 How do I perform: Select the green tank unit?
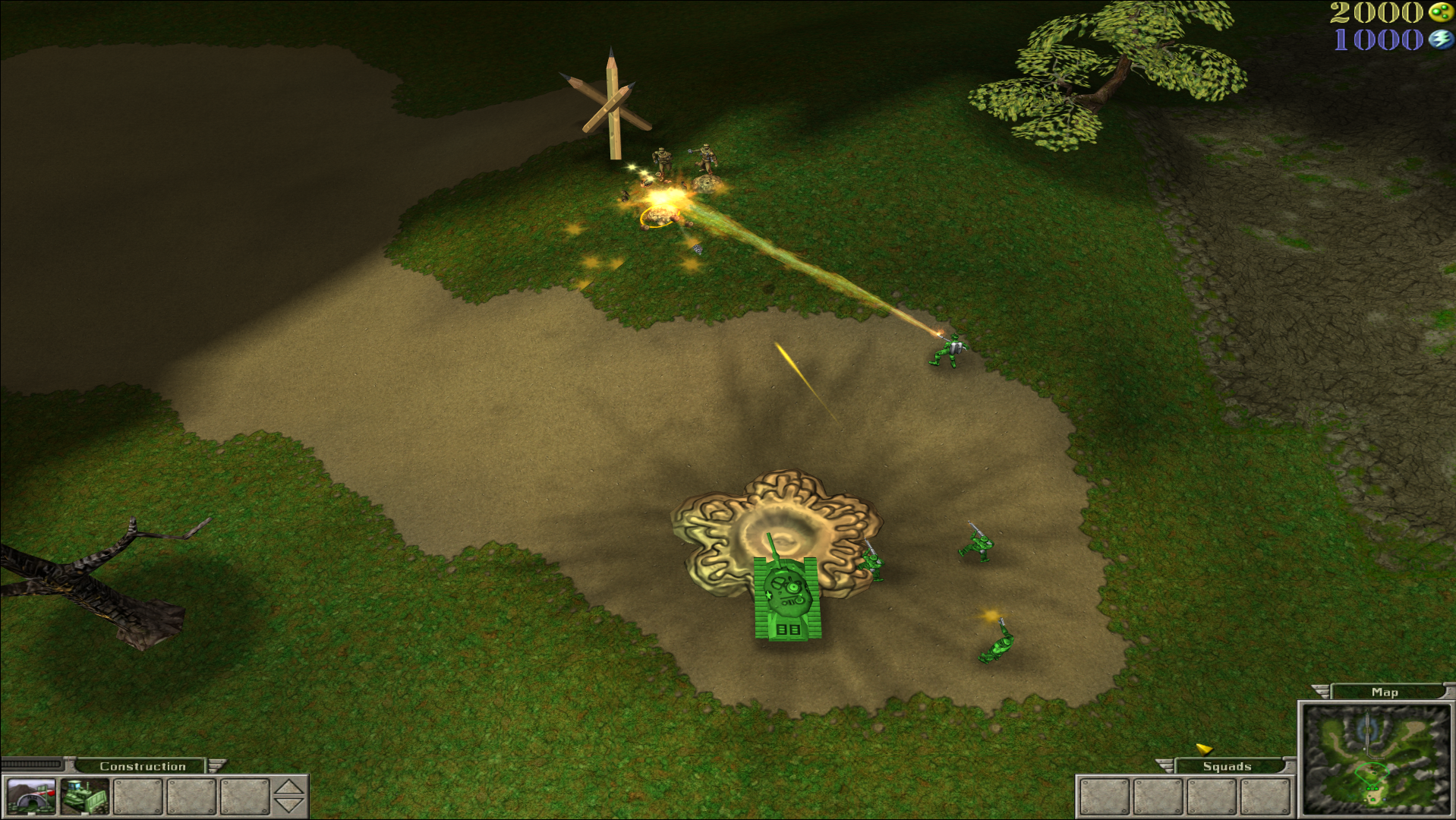(x=787, y=598)
